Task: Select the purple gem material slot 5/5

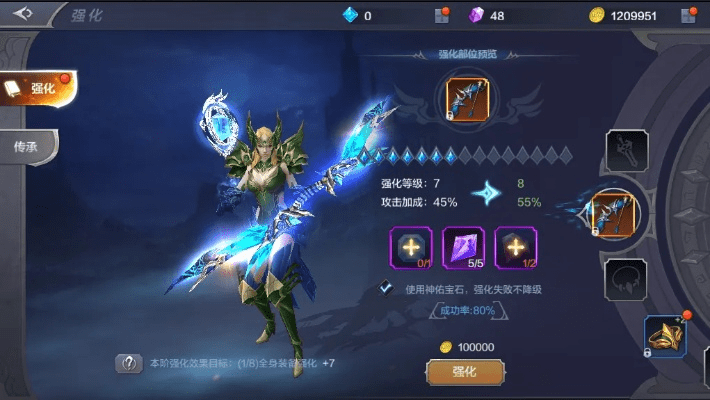Action: [x=463, y=247]
